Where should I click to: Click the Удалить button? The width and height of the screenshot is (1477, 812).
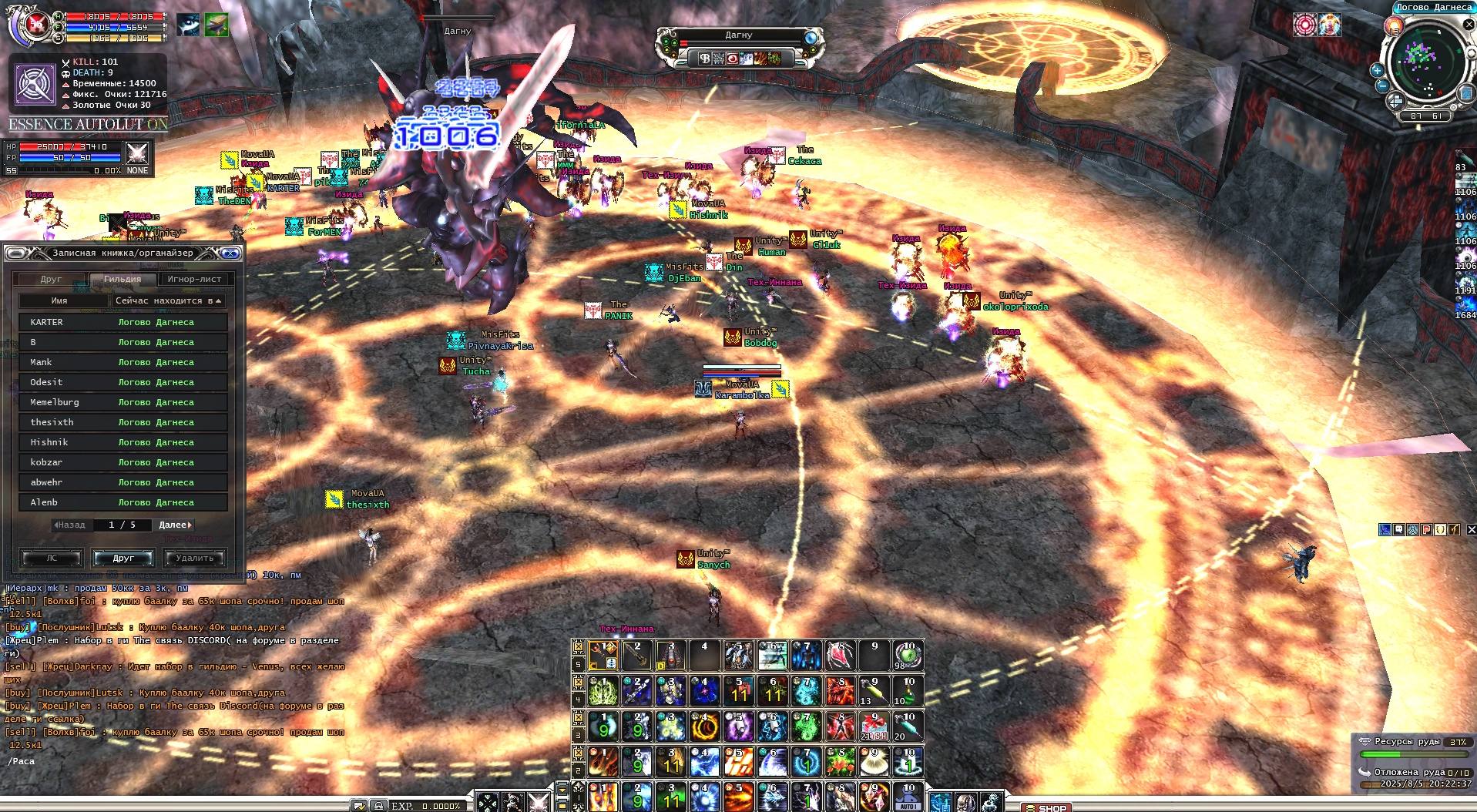(194, 558)
